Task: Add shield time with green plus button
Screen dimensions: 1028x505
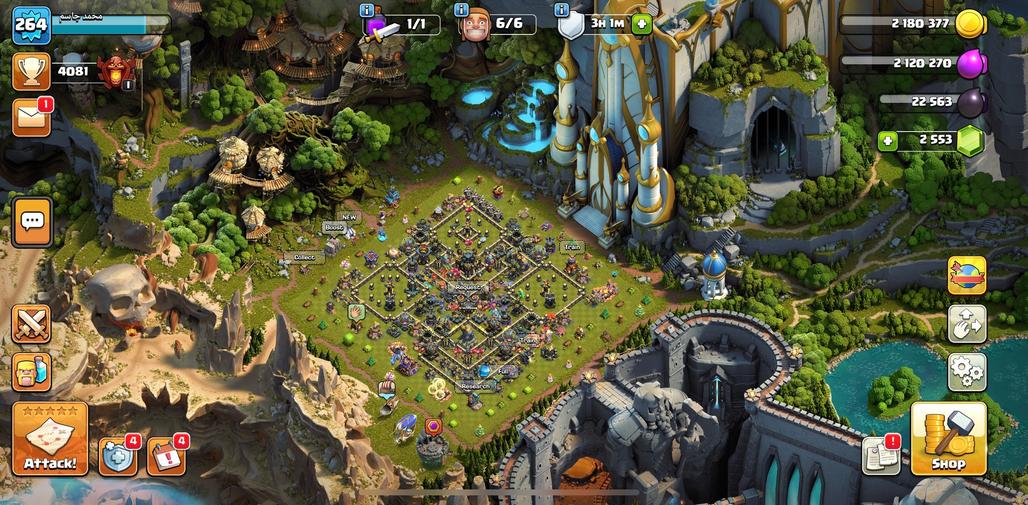Action: [641, 25]
